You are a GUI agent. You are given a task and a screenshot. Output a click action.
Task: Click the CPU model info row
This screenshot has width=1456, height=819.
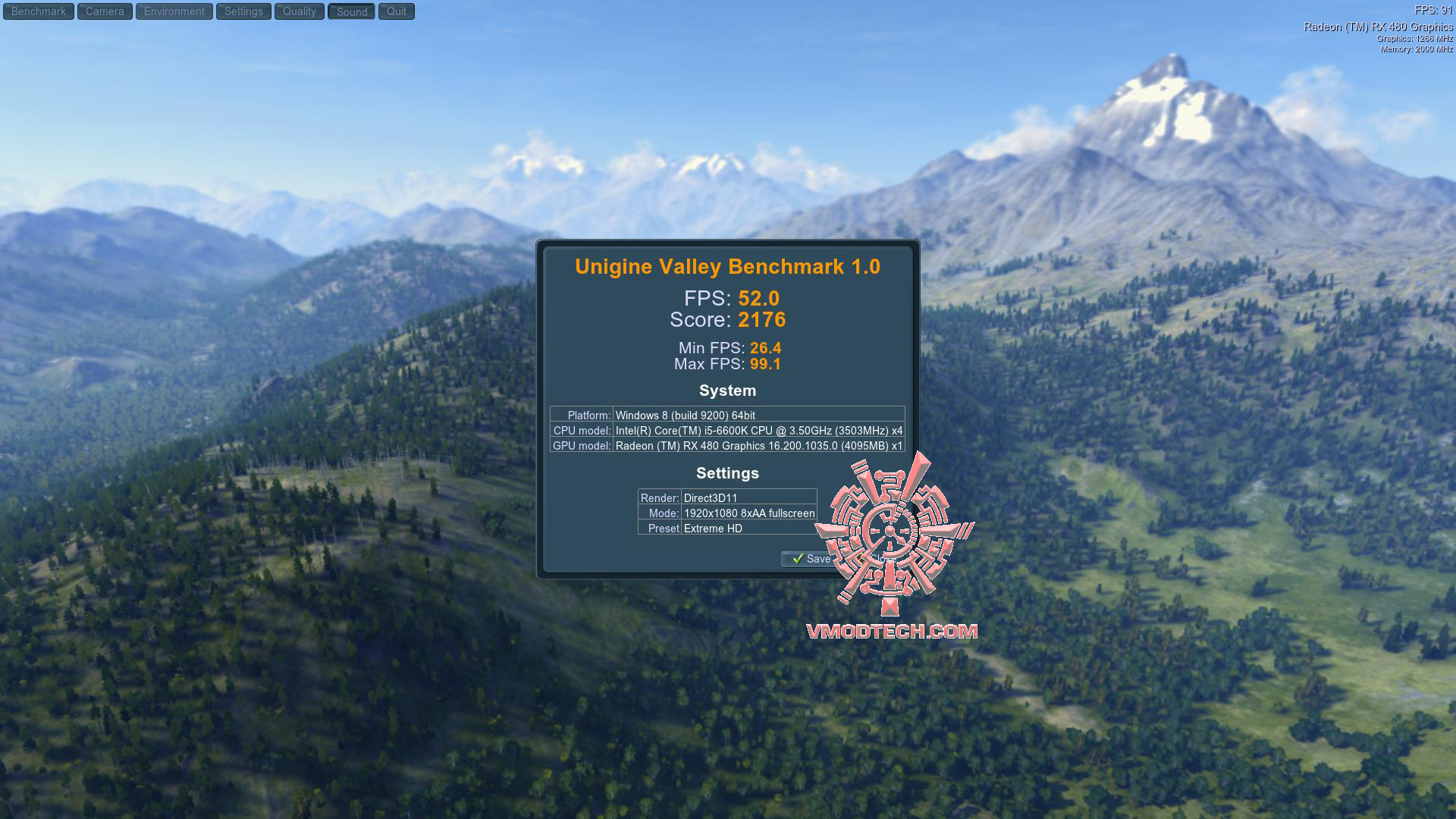pos(727,430)
